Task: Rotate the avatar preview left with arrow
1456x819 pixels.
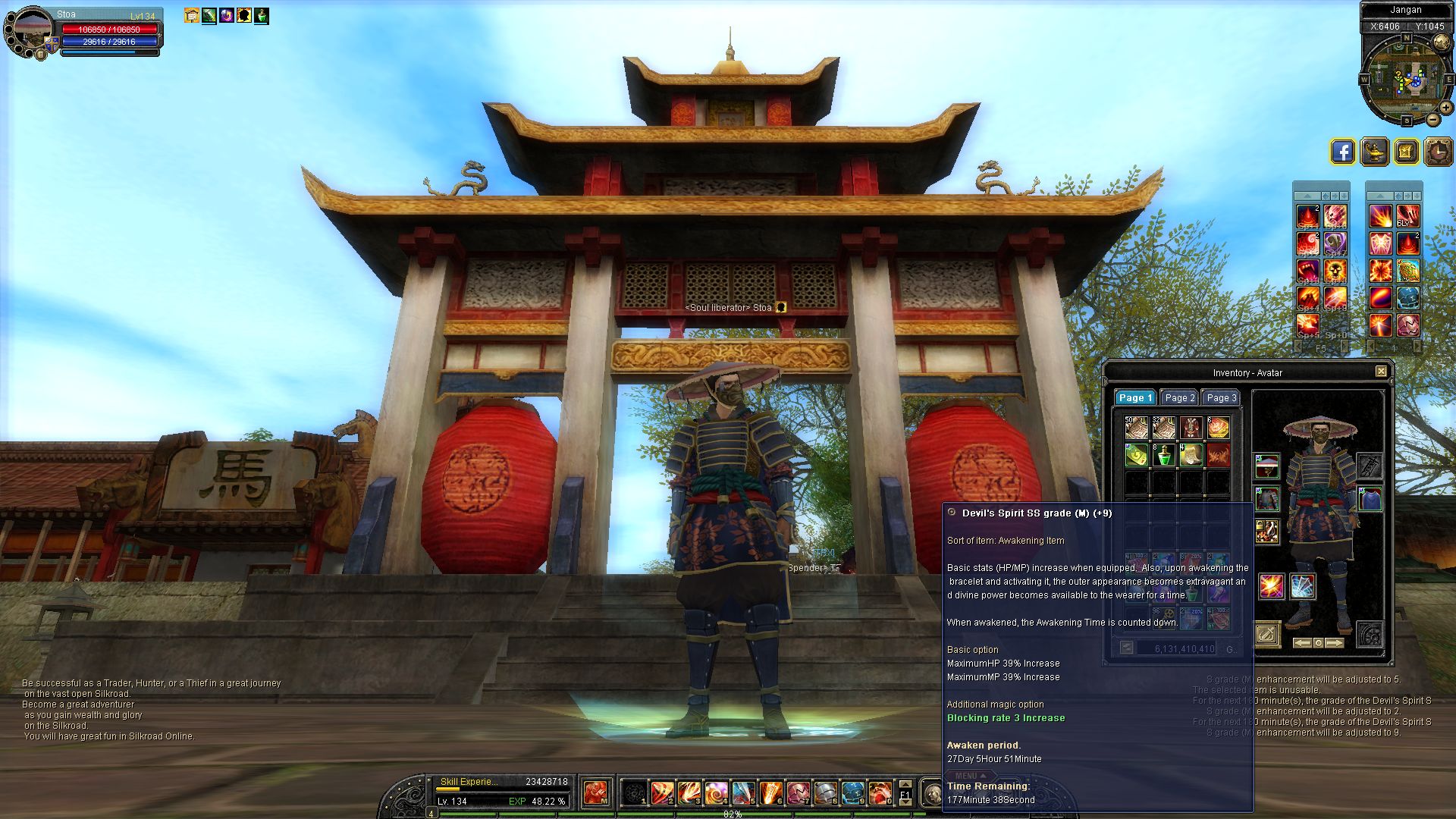Action: 1301,643
